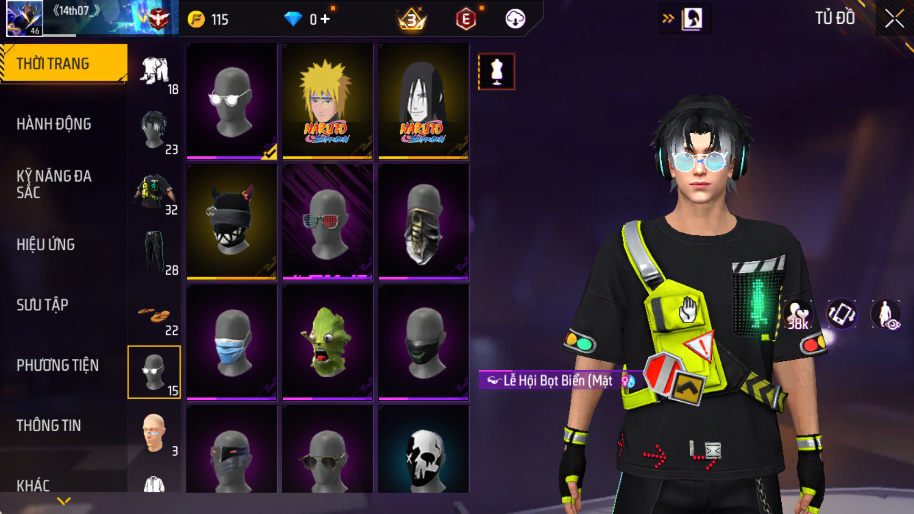Select the shoes subcategory with count 22
Viewport: 914px width, 514px height.
[154, 314]
